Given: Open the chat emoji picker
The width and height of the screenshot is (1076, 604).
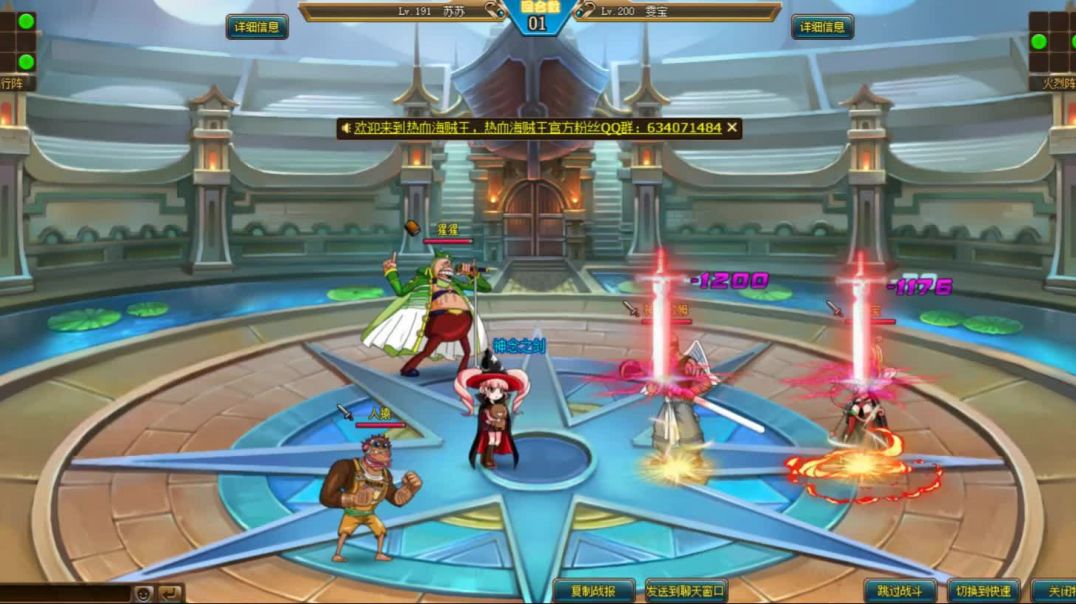Looking at the screenshot, I should 144,593.
